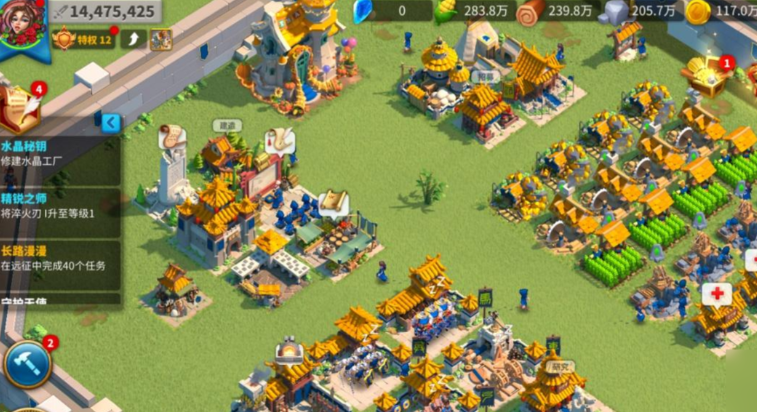757x412 pixels.
Task: Open the VIP 特权 12 panel
Action: tap(83, 40)
